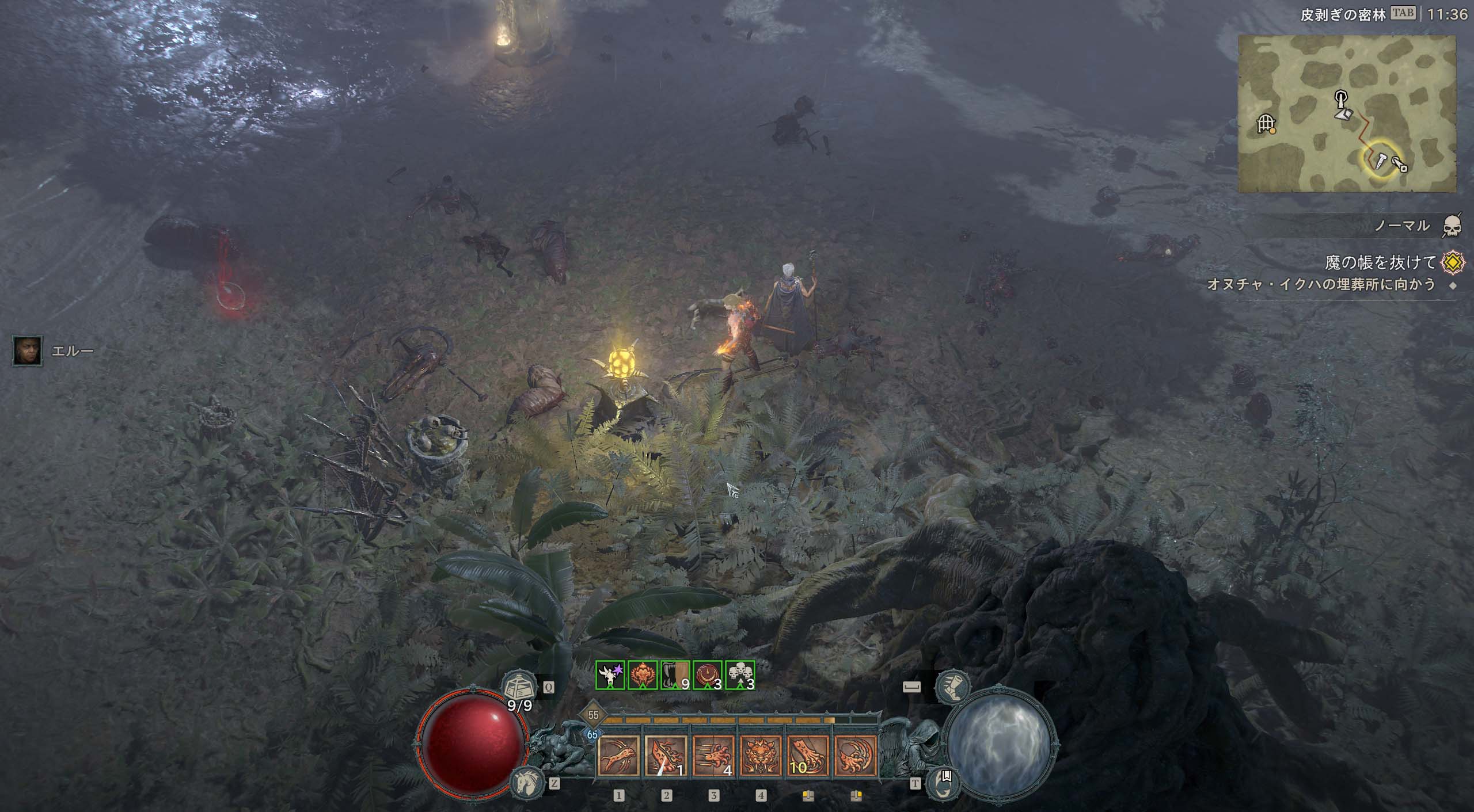Use the dashing claw skill

pyautogui.click(x=713, y=755)
